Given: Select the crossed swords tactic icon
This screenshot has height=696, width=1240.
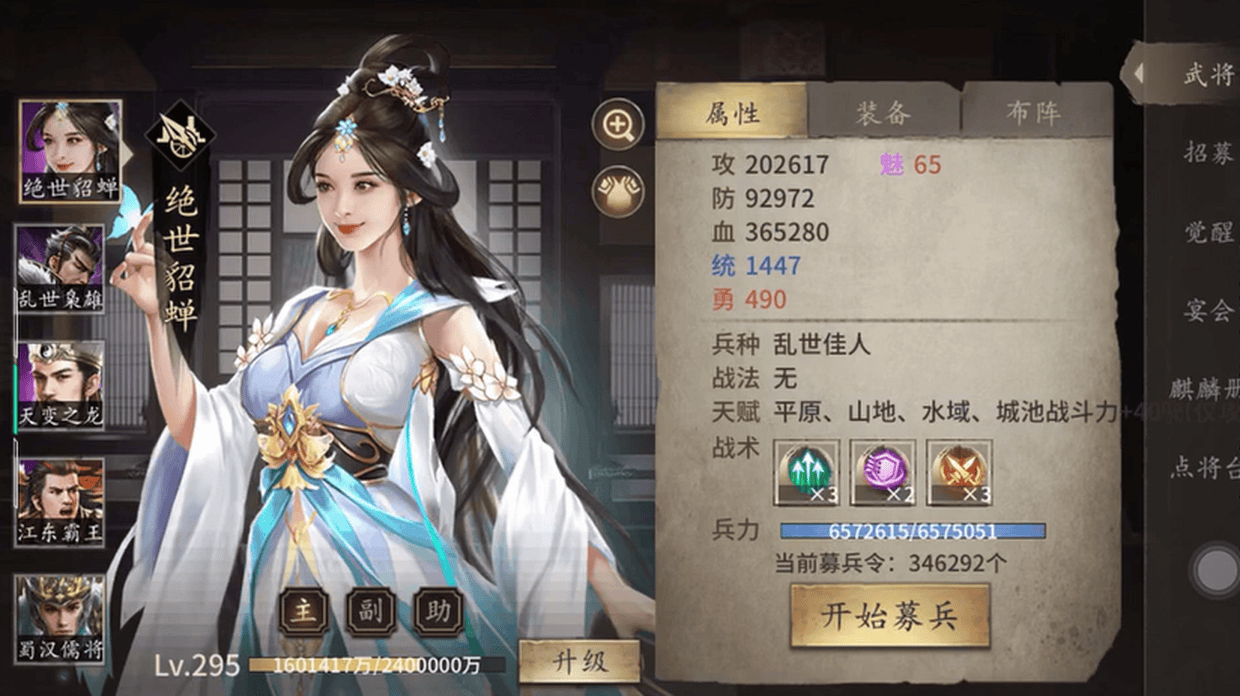Looking at the screenshot, I should point(959,471).
